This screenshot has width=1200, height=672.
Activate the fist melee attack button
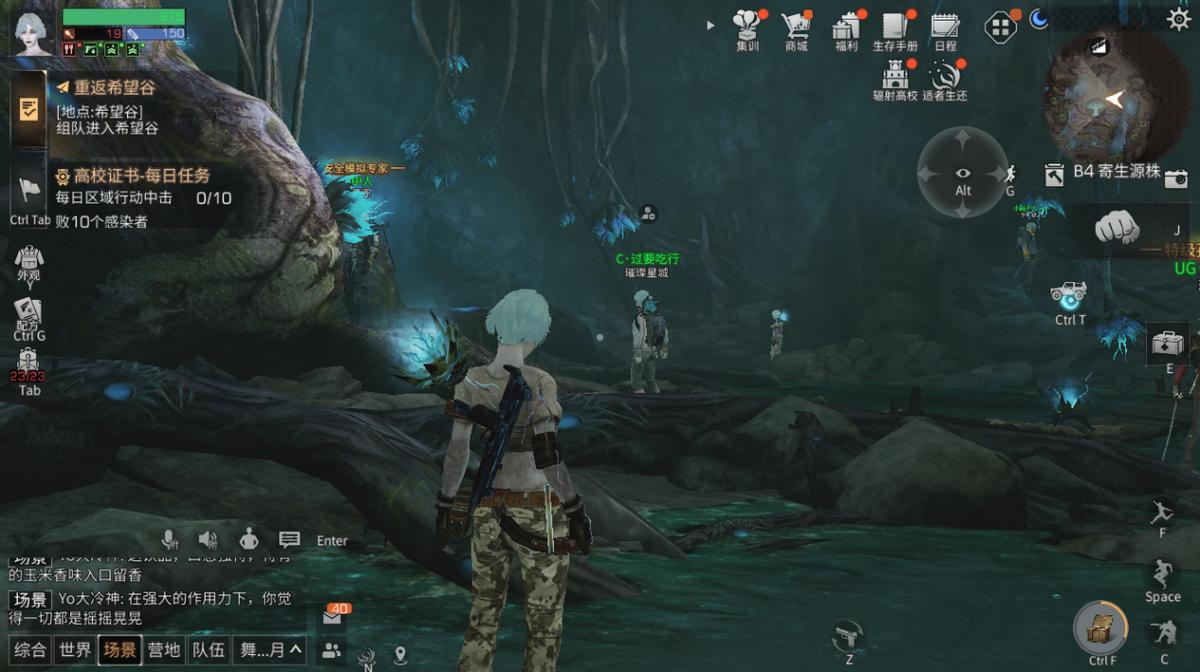tap(1117, 227)
